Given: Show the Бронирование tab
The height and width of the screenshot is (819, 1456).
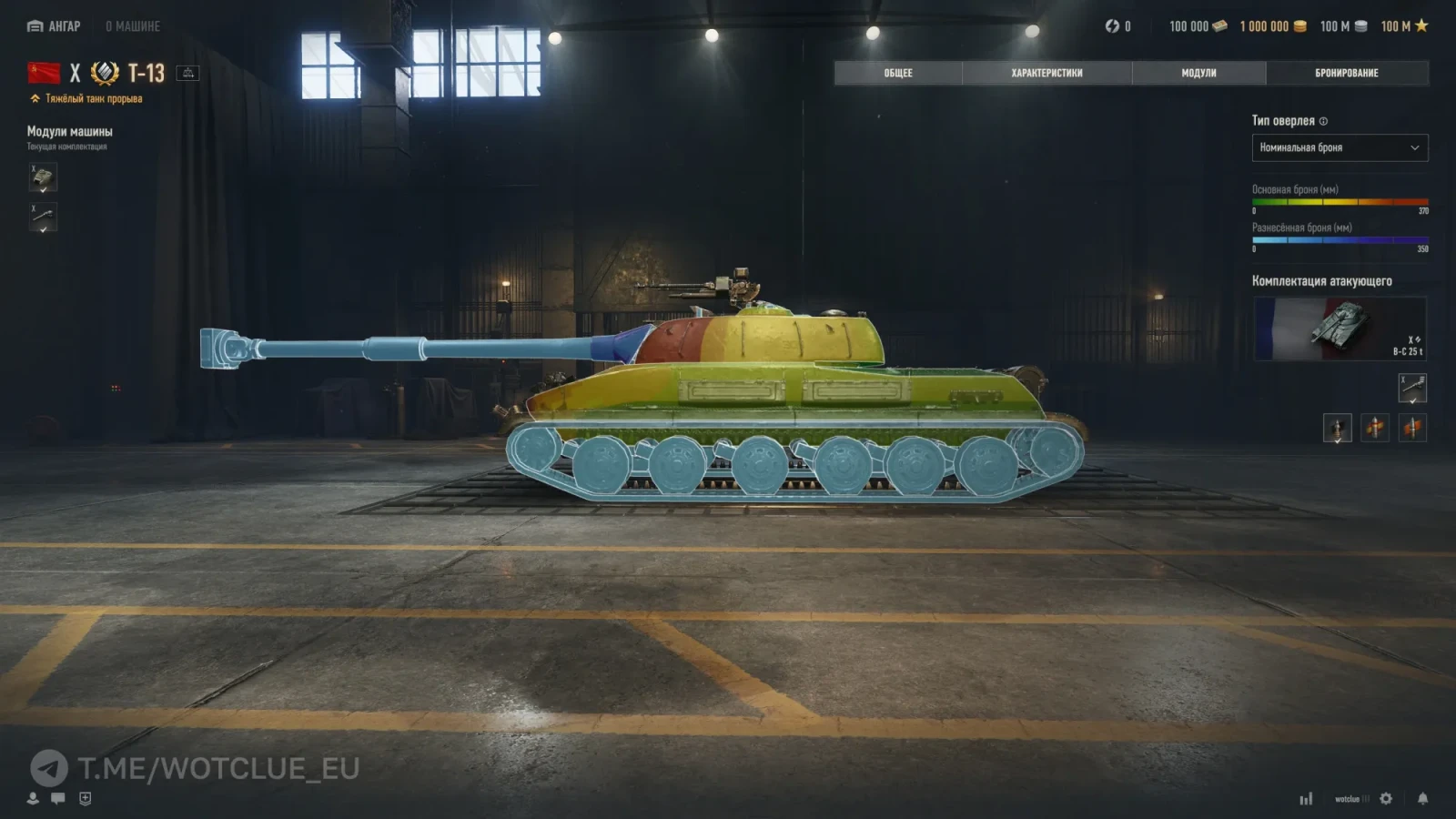Looking at the screenshot, I should click(x=1347, y=73).
